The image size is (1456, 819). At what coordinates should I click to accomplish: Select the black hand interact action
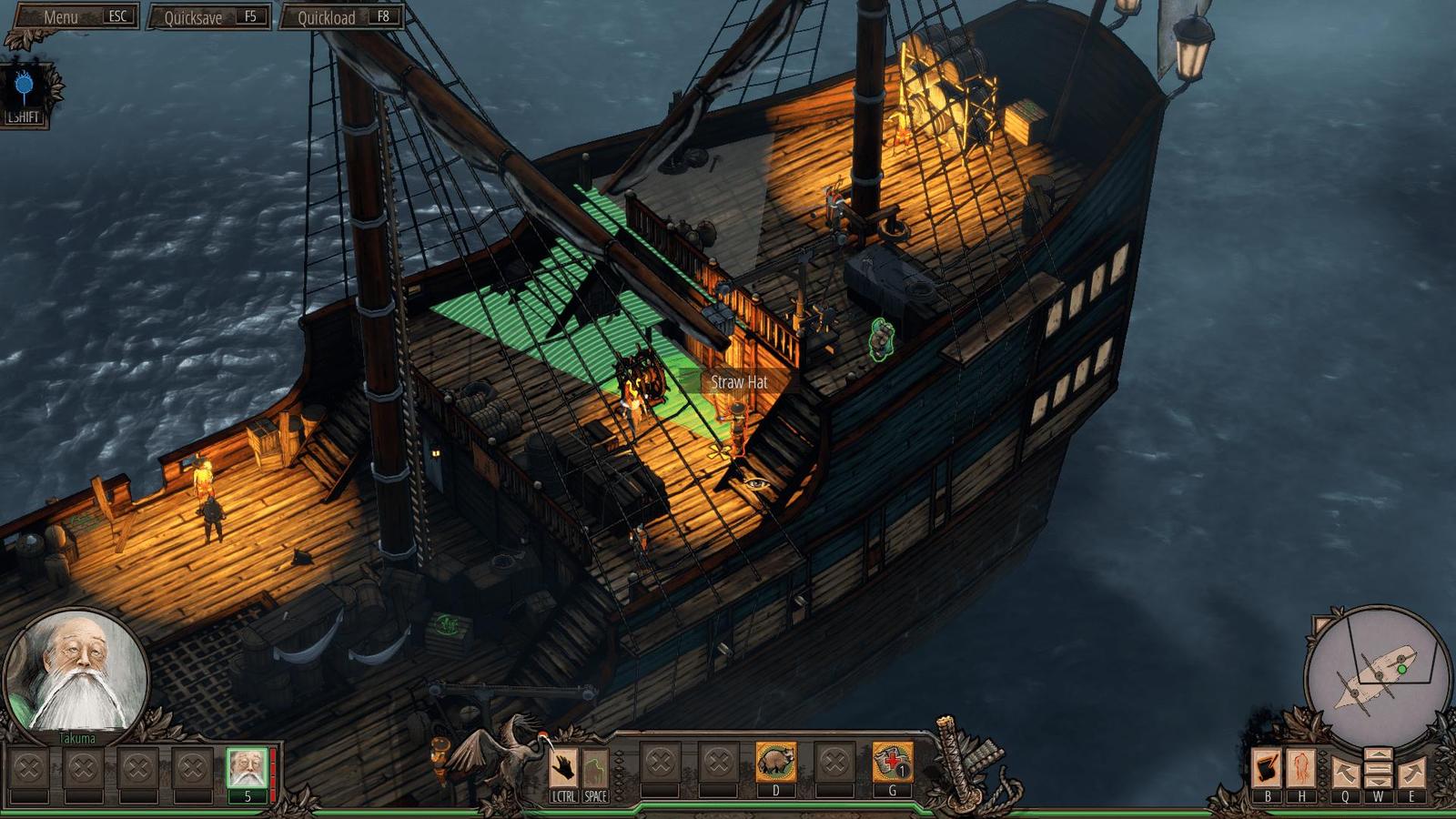click(x=564, y=767)
